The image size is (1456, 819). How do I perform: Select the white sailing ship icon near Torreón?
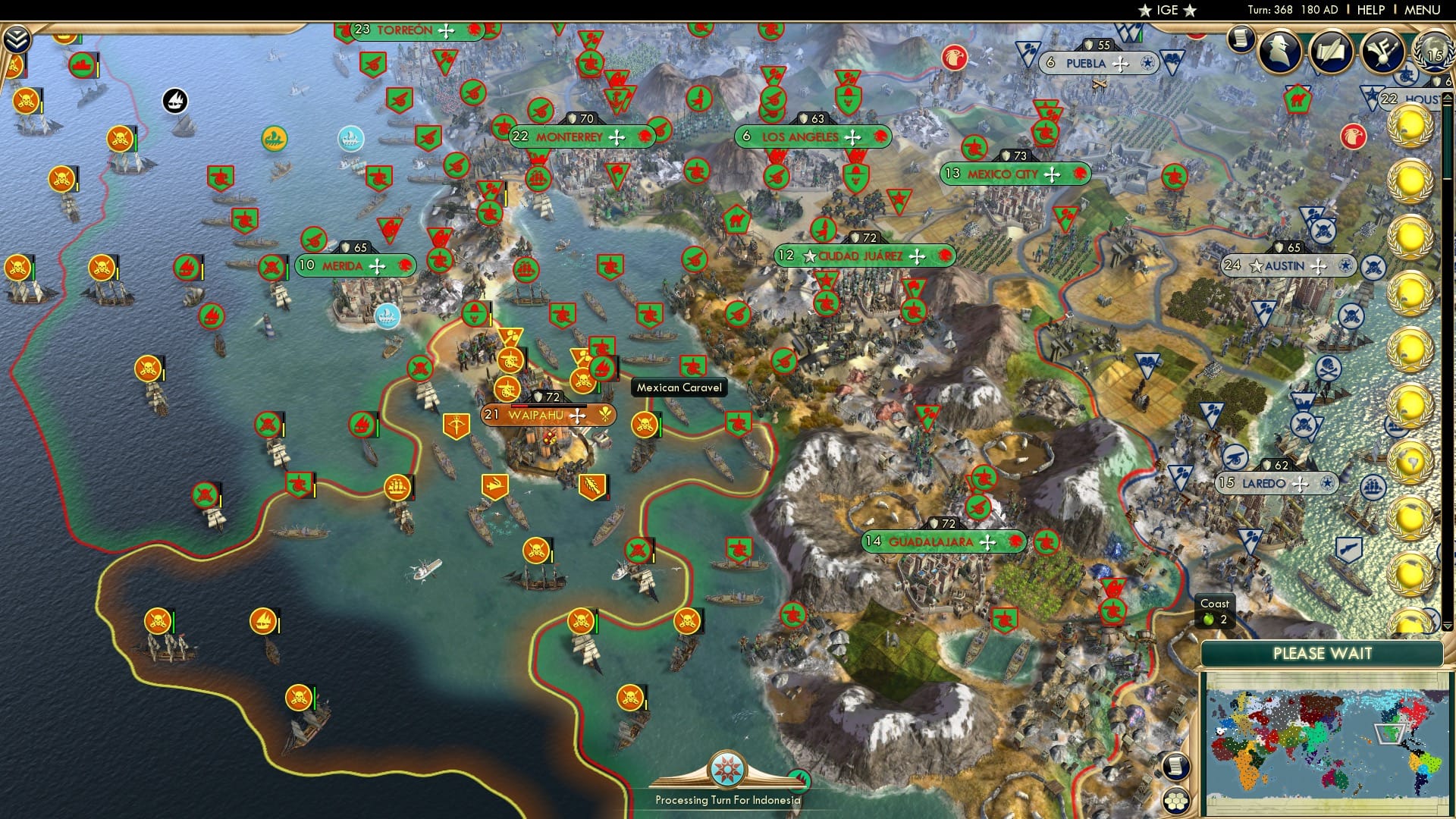pos(176,99)
